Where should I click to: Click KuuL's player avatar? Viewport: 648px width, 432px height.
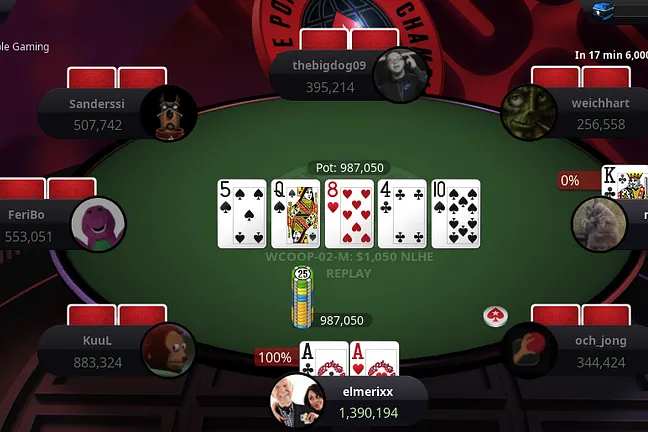tap(168, 351)
